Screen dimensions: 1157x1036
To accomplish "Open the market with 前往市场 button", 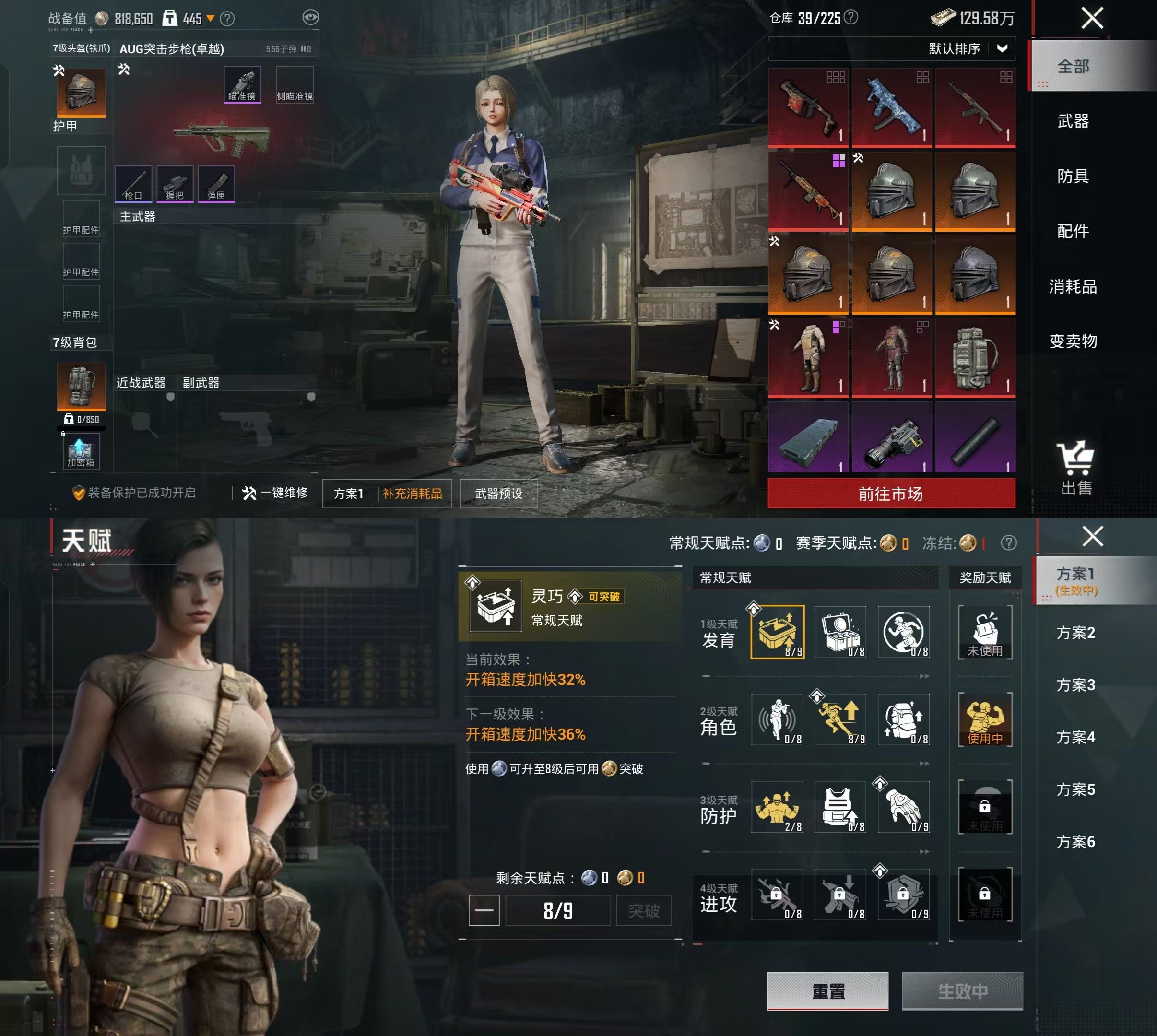I will [x=891, y=494].
